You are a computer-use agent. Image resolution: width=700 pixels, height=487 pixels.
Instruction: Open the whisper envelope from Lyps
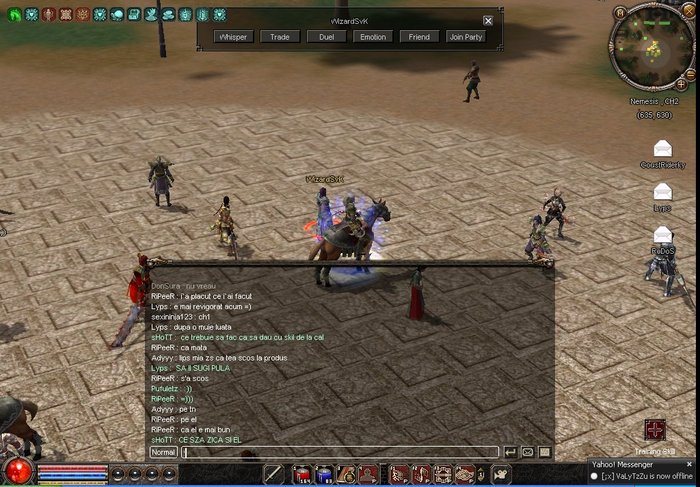pyautogui.click(x=662, y=191)
